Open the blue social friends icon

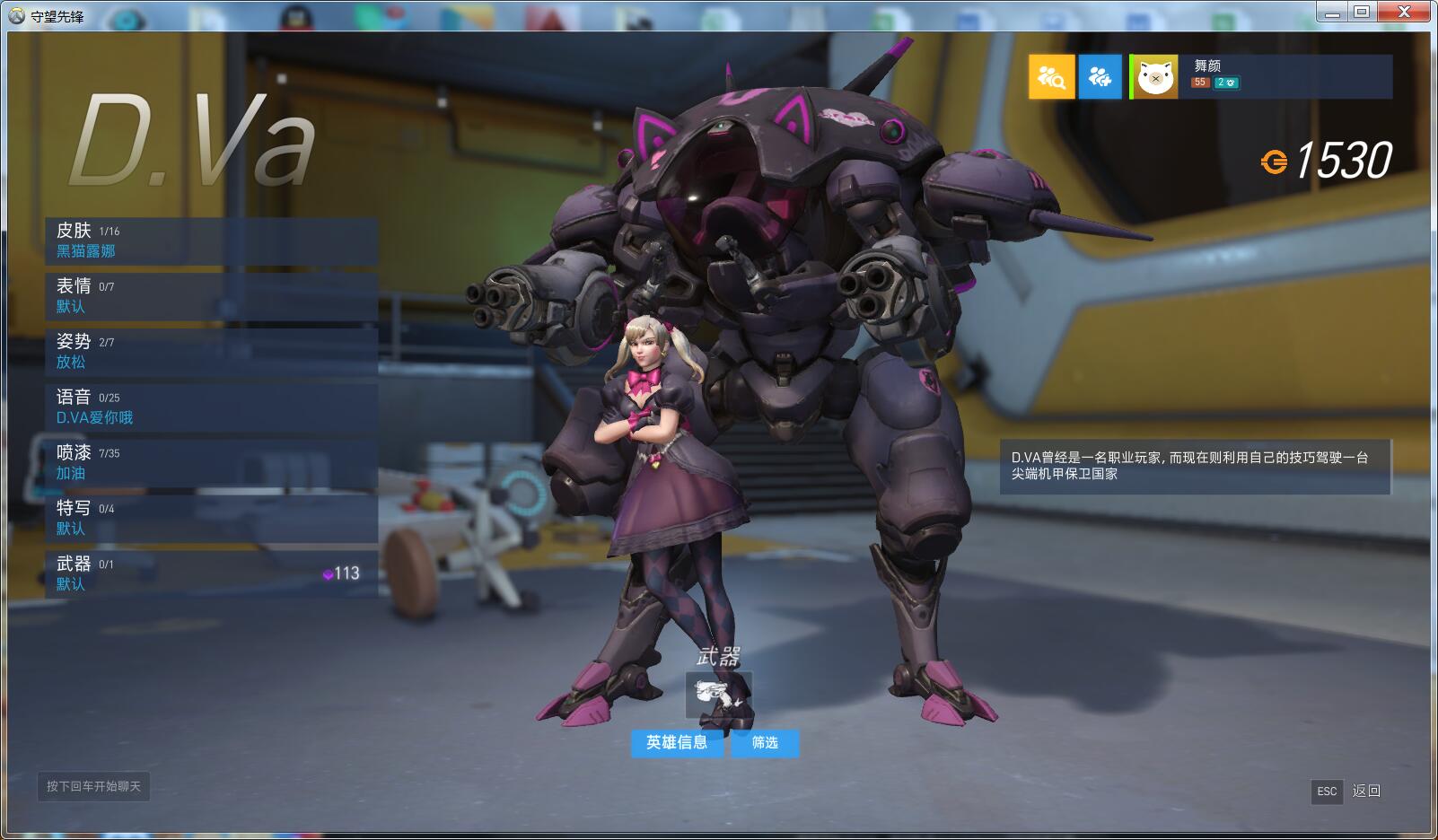click(x=1100, y=77)
